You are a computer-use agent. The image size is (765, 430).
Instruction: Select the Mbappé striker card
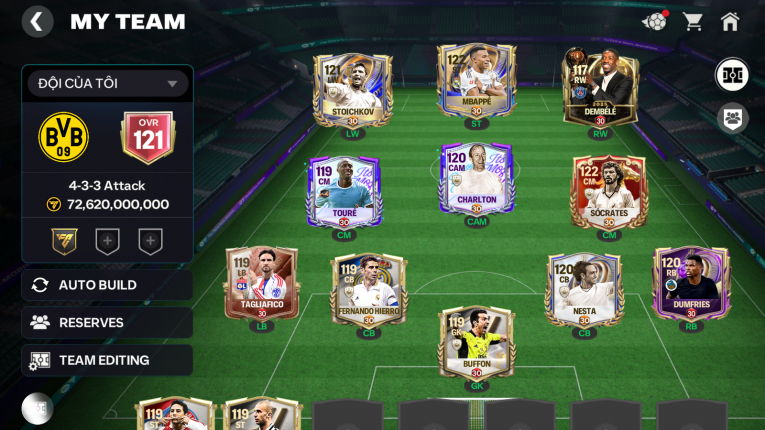pyautogui.click(x=476, y=83)
